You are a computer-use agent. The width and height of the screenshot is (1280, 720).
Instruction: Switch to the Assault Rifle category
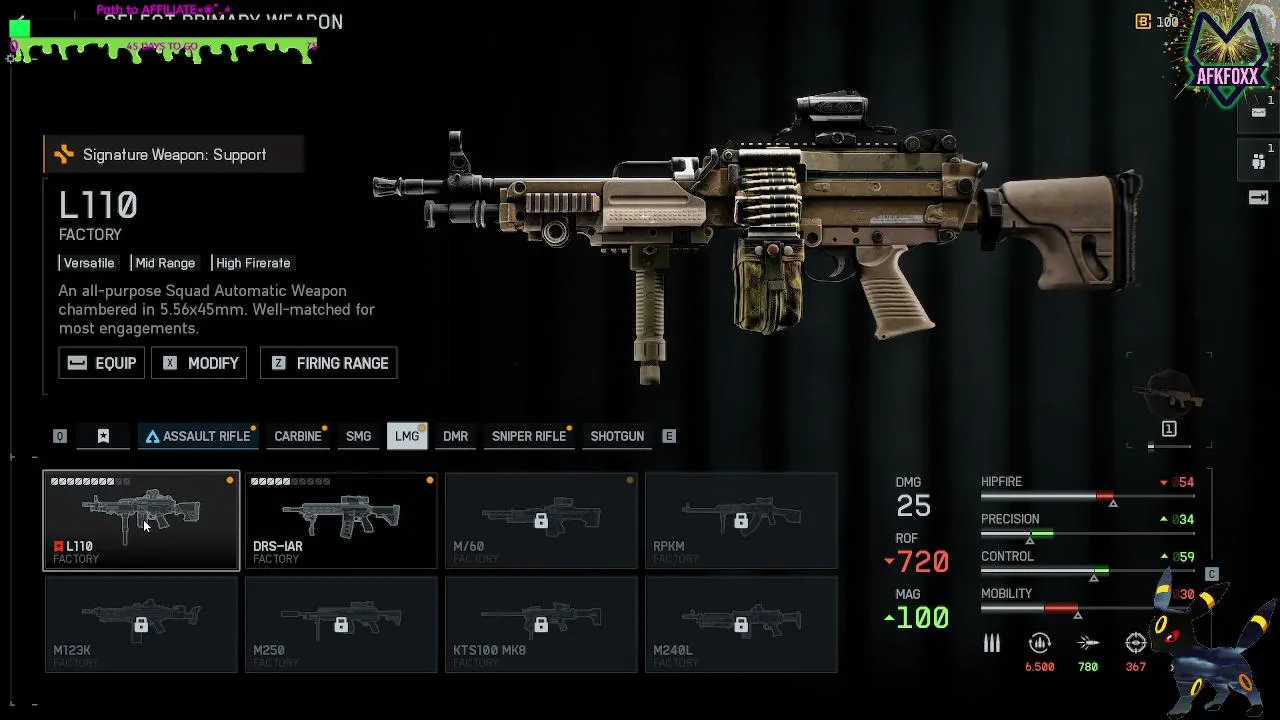(197, 436)
